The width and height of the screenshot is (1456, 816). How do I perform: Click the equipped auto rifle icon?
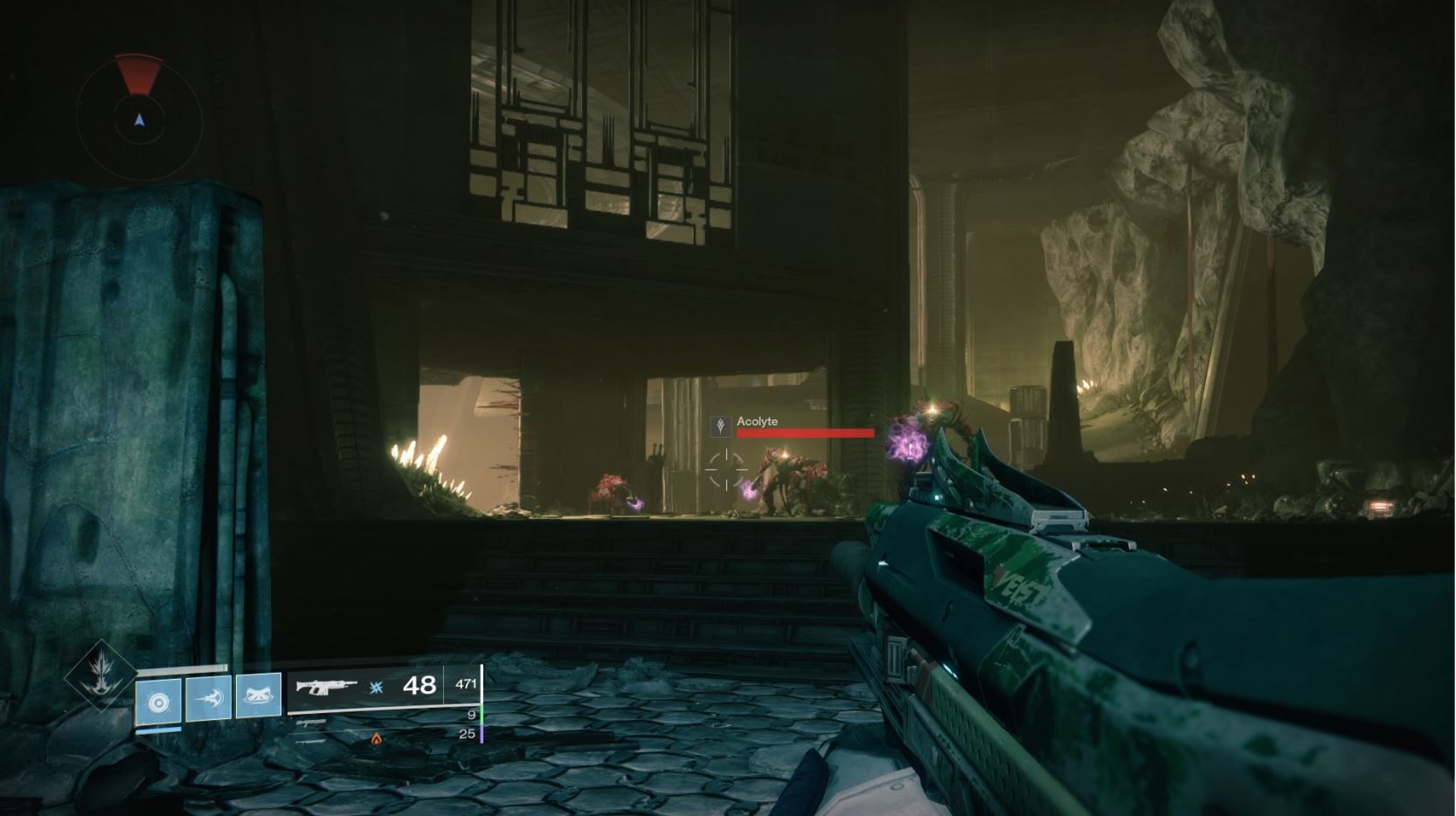tap(326, 688)
